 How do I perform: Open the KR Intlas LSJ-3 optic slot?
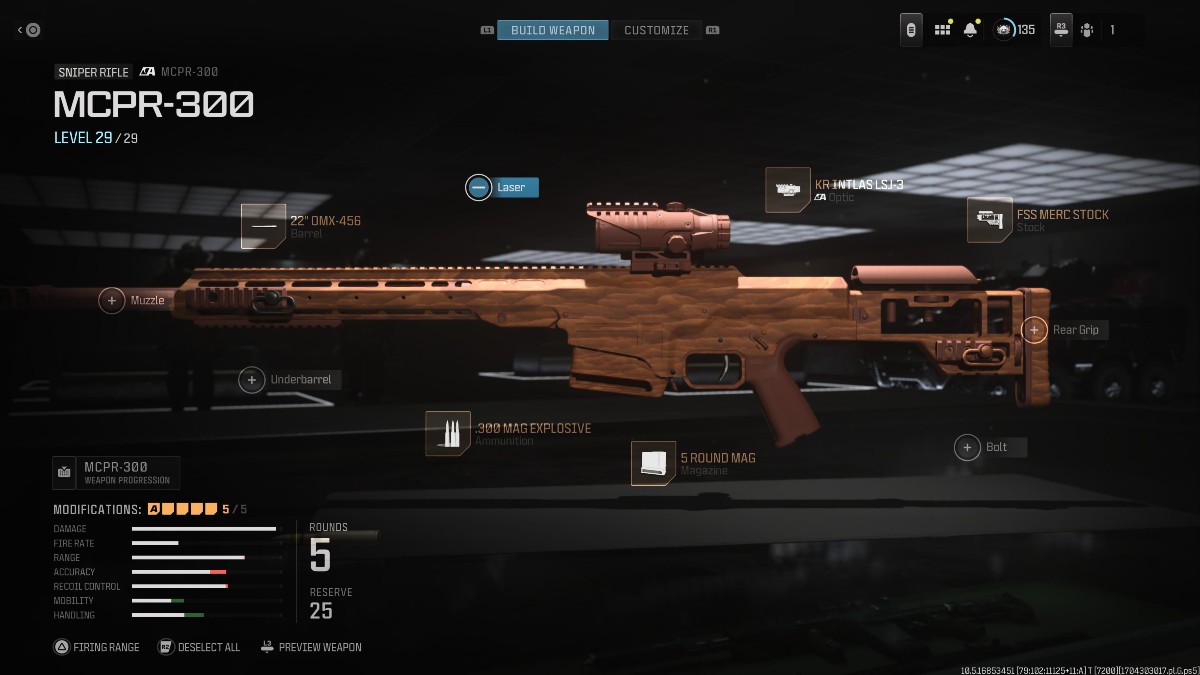[788, 190]
